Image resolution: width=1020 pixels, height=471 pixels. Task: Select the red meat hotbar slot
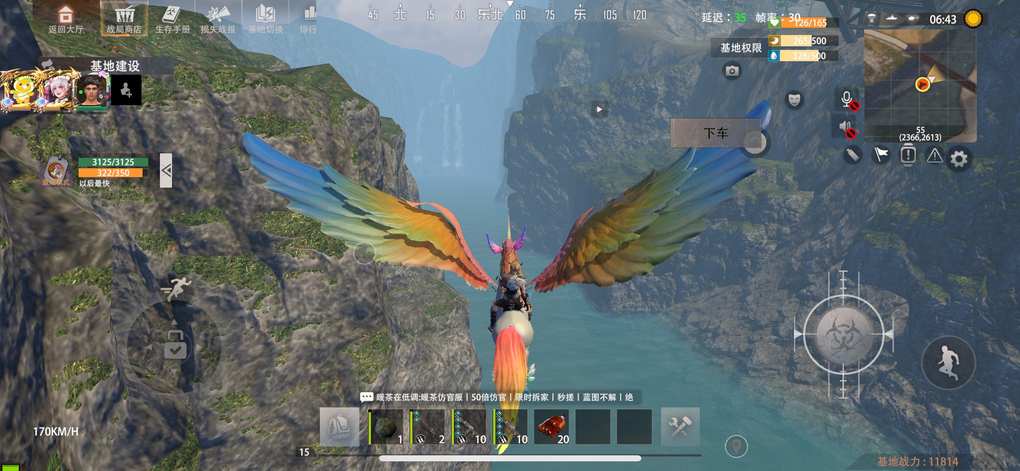[551, 427]
